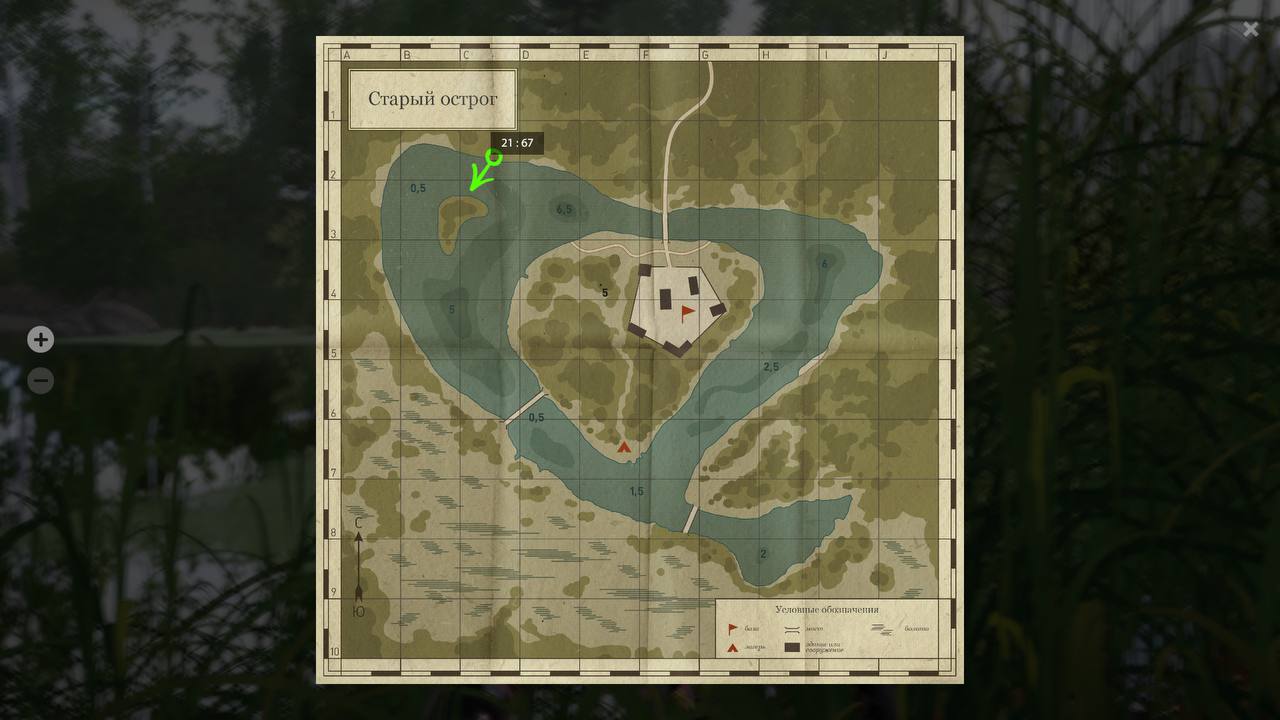The height and width of the screenshot is (720, 1280).
Task: Click the green arrow pointing to the small island
Action: [x=475, y=180]
